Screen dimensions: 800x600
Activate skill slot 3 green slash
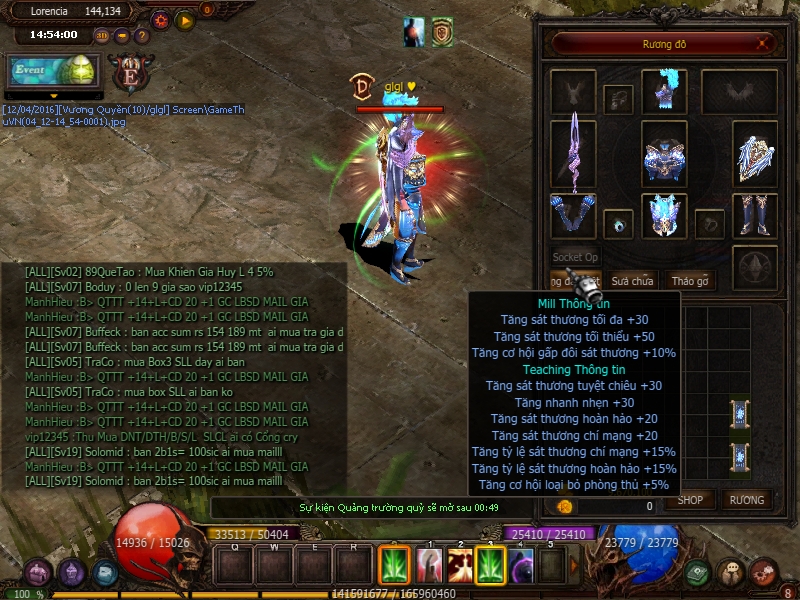click(490, 565)
